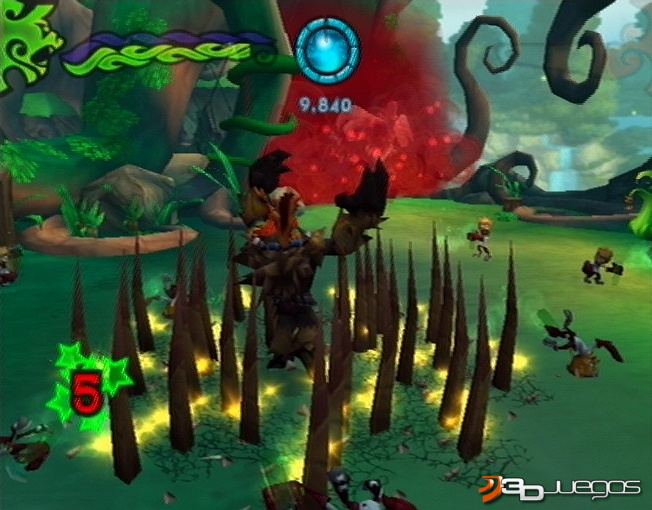Click the blue mojo orb icon
Image resolution: width=652 pixels, height=510 pixels.
(327, 51)
